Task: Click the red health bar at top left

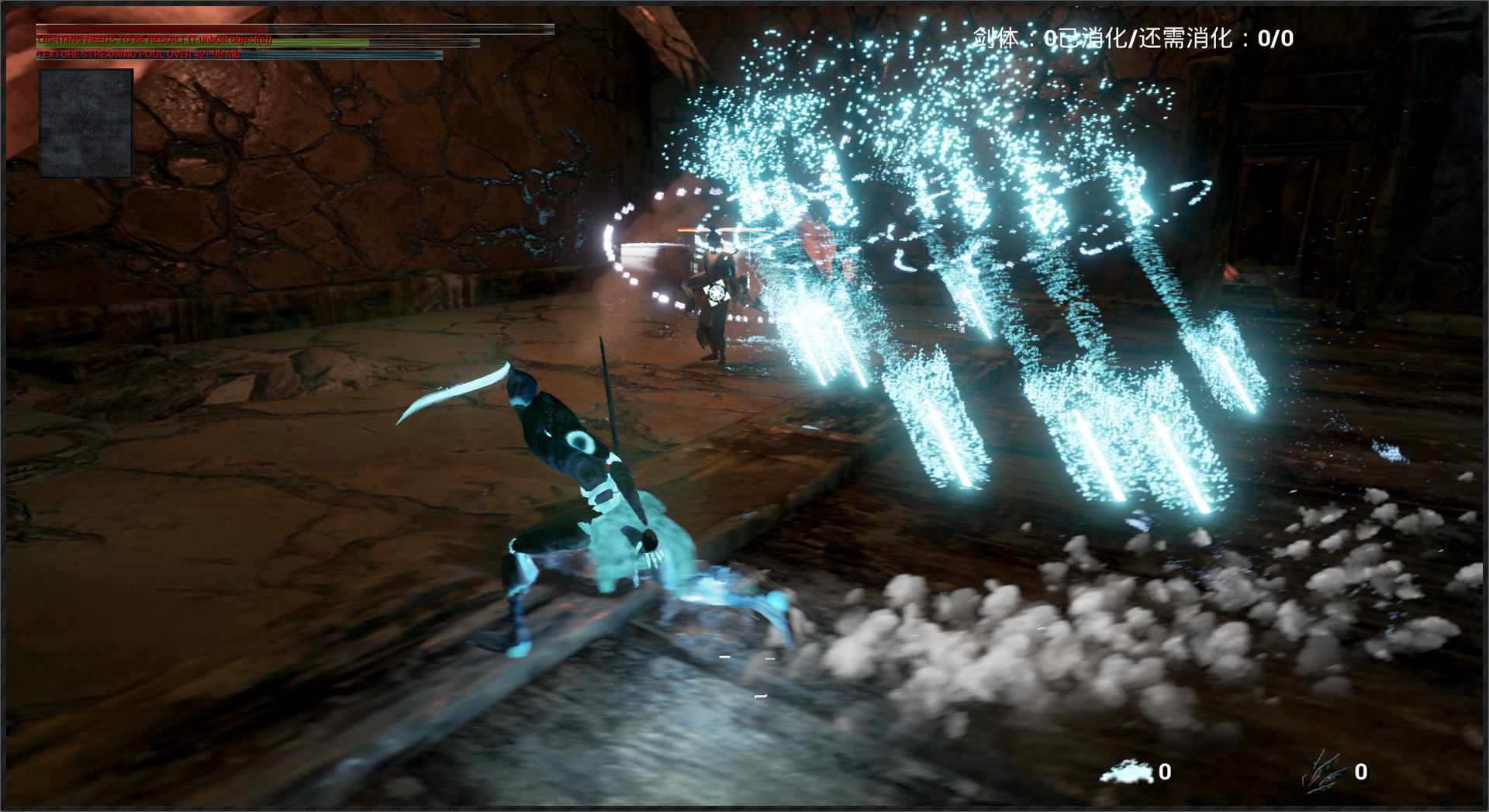Action: point(155,28)
